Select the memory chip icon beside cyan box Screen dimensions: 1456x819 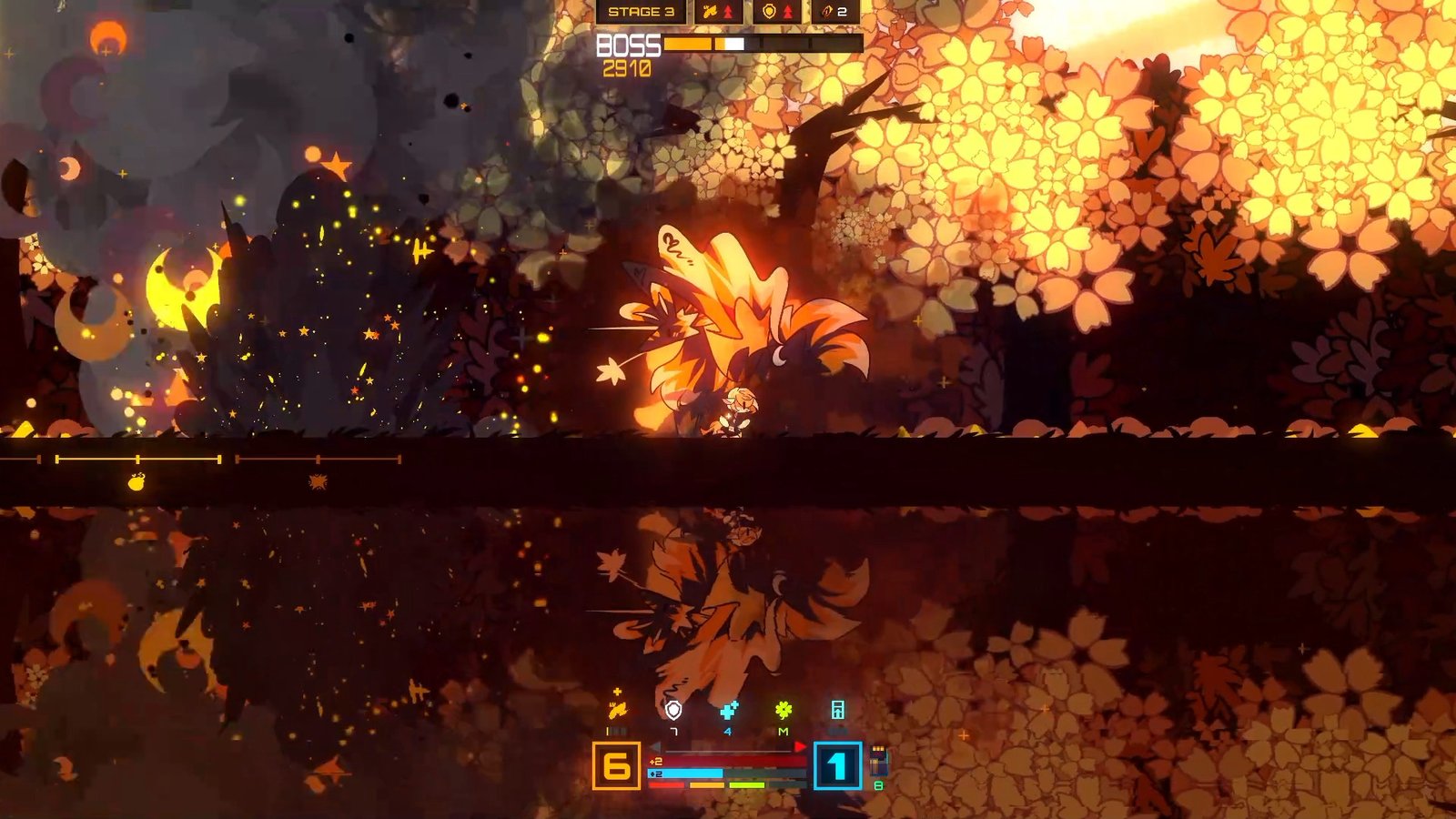(x=878, y=761)
